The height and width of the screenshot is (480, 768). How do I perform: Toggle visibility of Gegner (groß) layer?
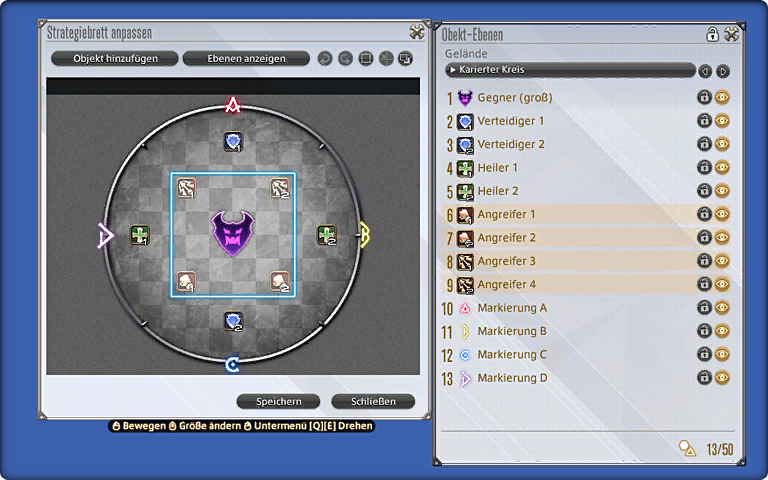click(722, 98)
